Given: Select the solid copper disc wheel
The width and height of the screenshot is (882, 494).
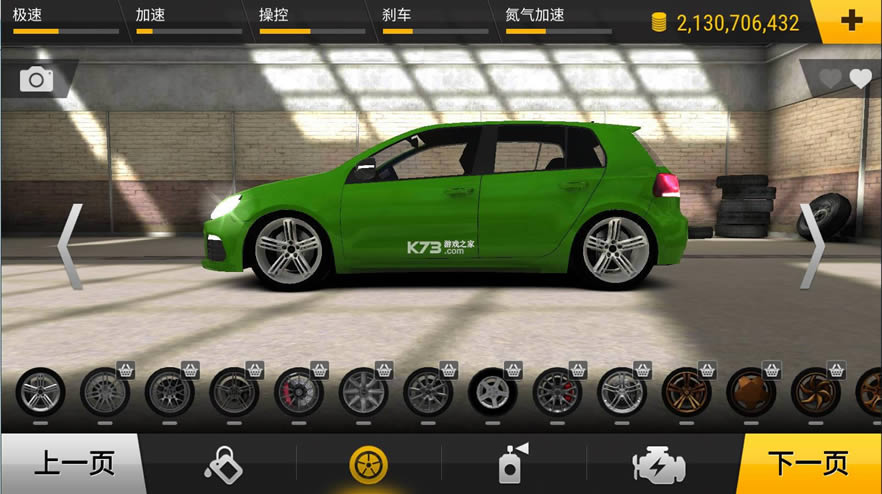Looking at the screenshot, I should click(751, 392).
